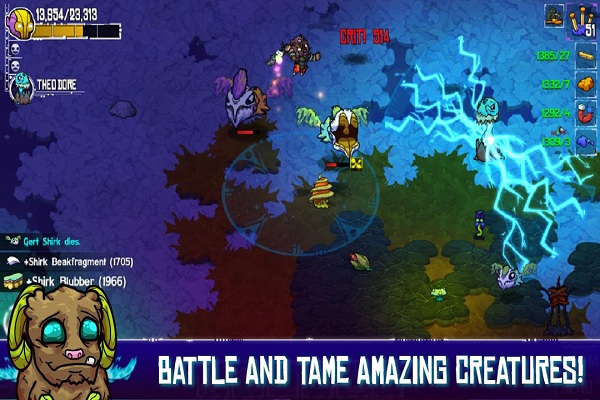This screenshot has width=600, height=400.
Task: Select the Theo Dore pet portrait
Action: point(23,88)
